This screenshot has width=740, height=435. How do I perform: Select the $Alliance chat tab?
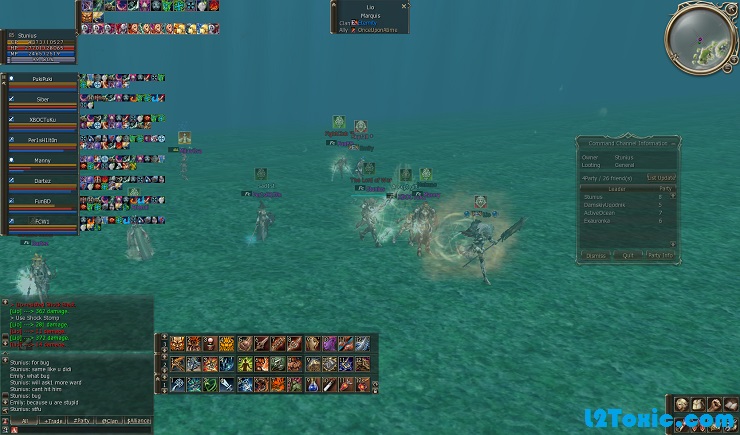(x=139, y=422)
